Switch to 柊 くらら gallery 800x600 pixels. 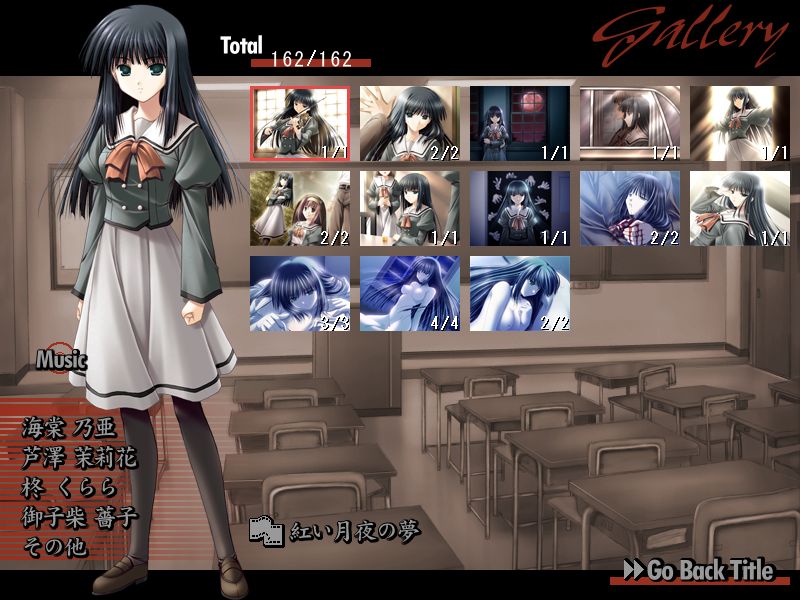tap(69, 488)
